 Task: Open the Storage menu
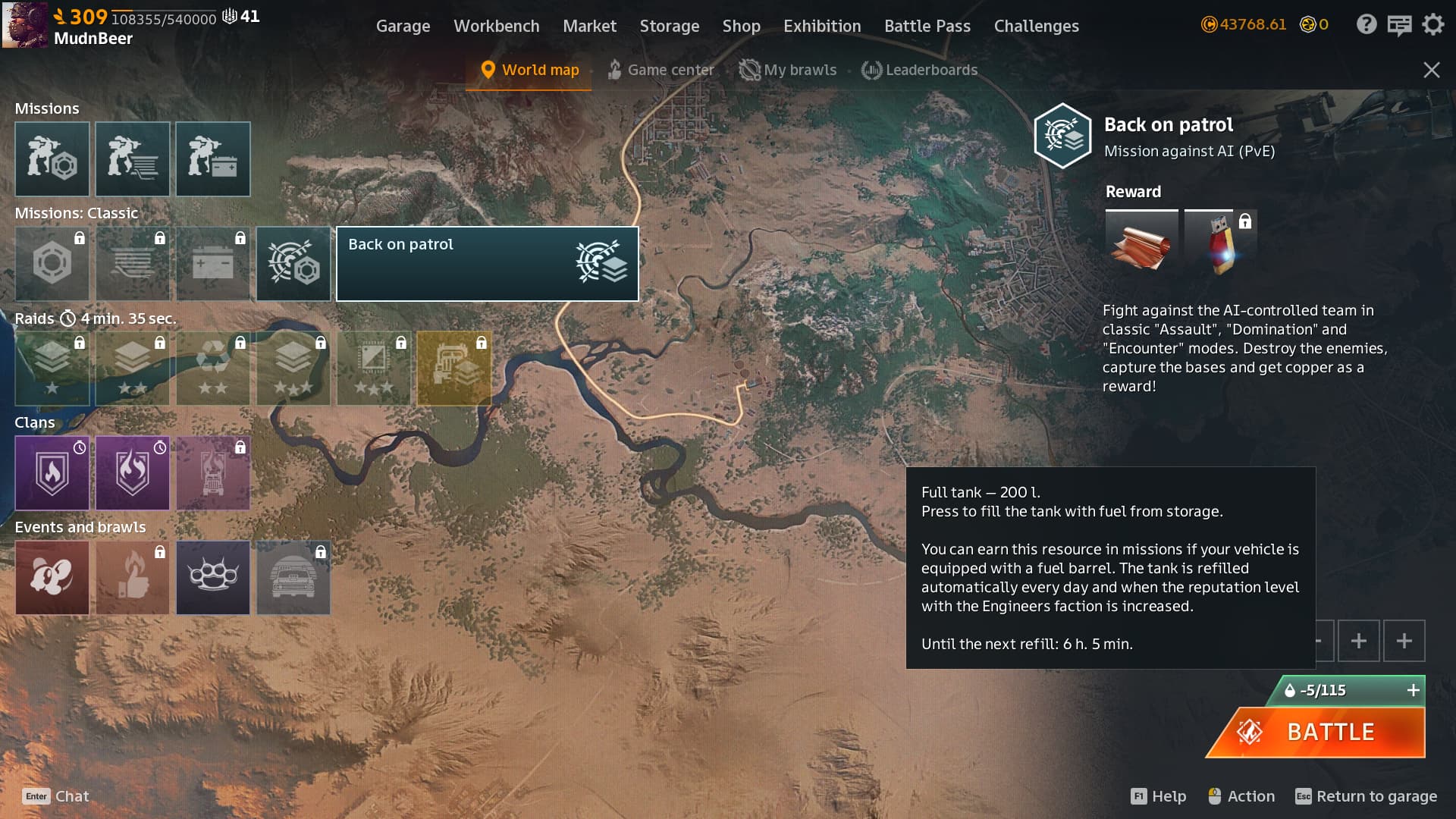tap(669, 26)
